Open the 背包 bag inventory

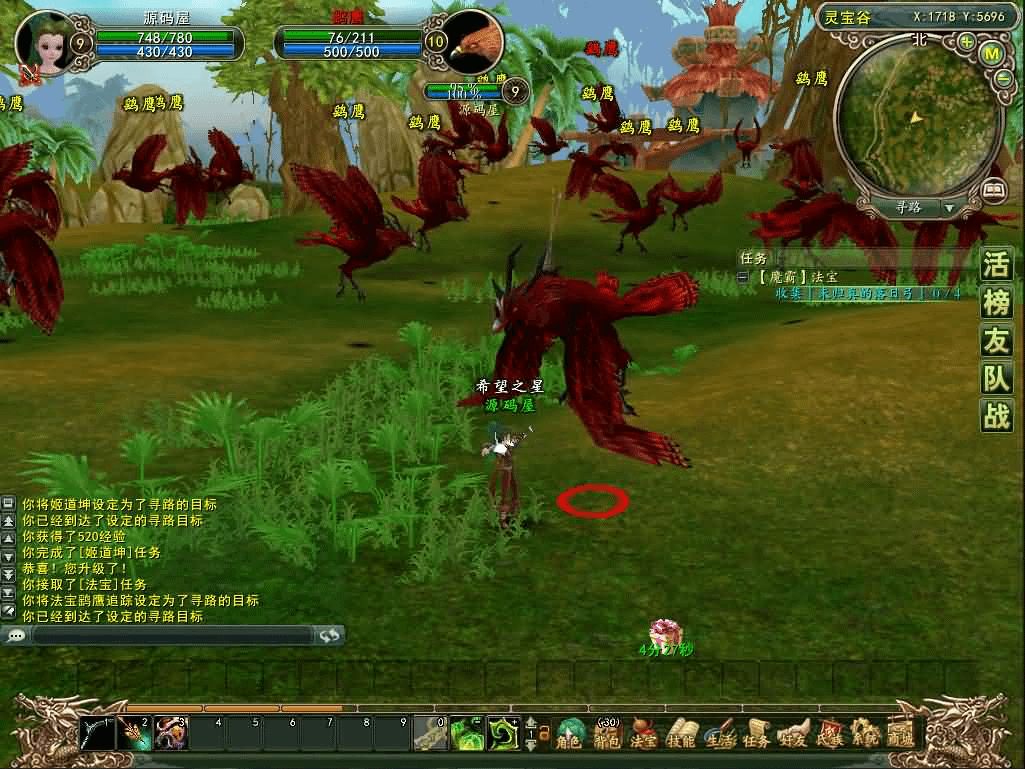pyautogui.click(x=607, y=736)
